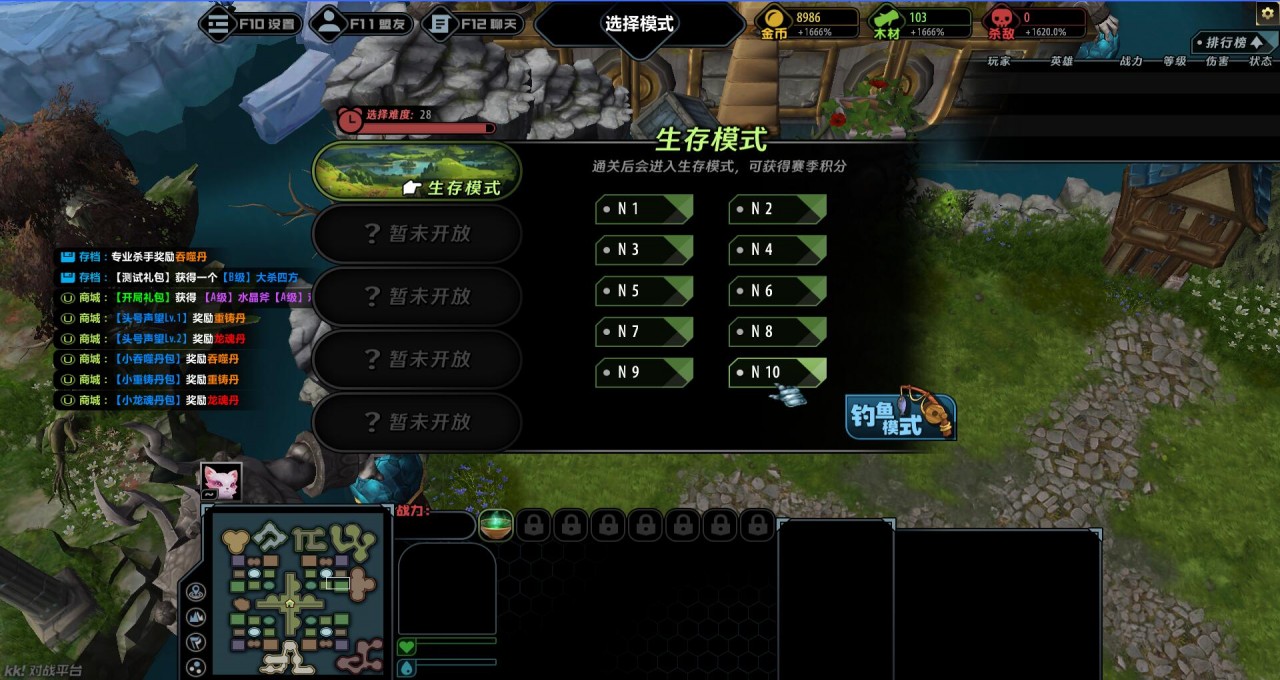Open the F12 chat log
Screen dimensions: 1280x680
pyautogui.click(x=473, y=24)
